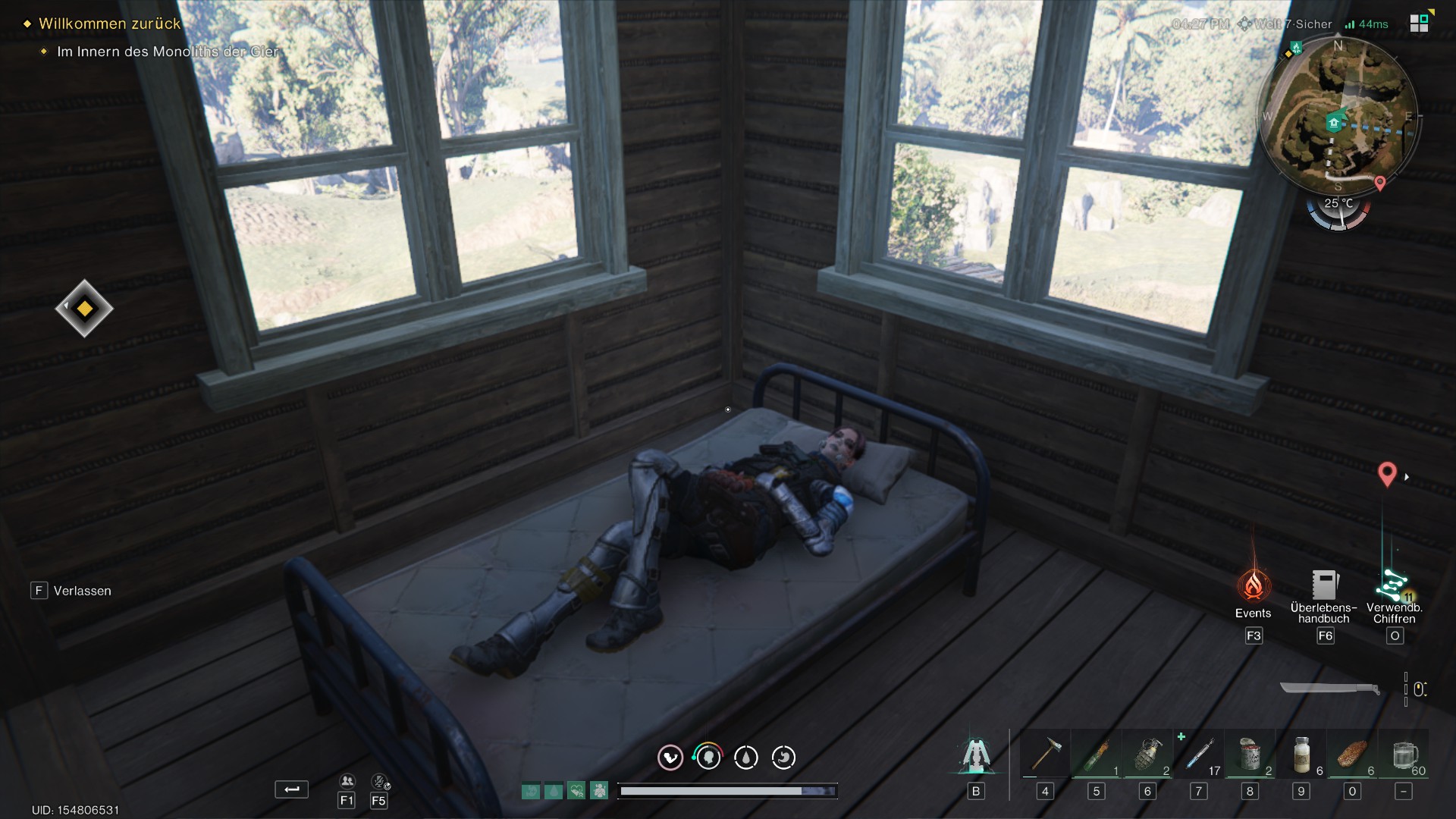1456x819 pixels.
Task: Open the Überlebenshandbuch icon
Action: point(1324,585)
